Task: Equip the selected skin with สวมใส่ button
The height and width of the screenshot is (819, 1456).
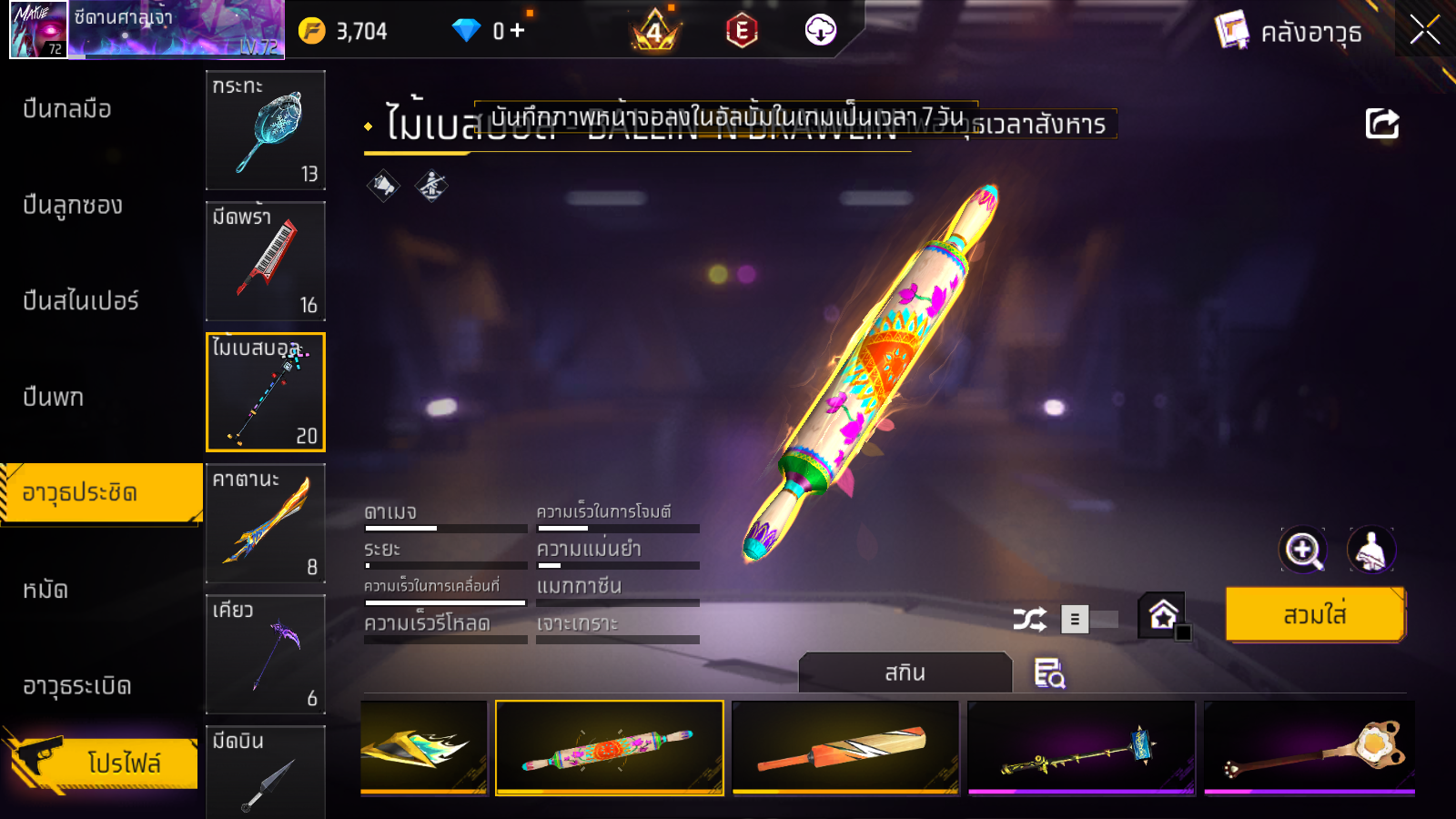Action: pyautogui.click(x=1315, y=615)
